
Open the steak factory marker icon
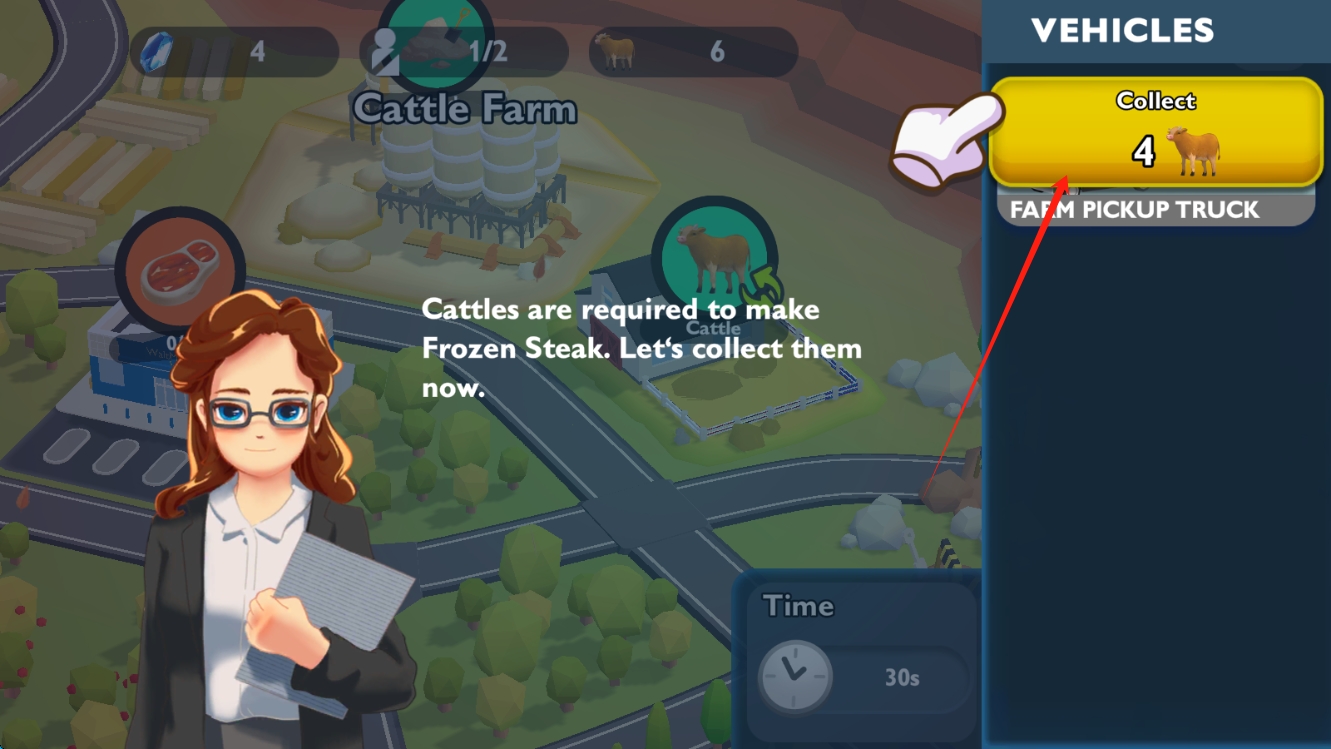click(180, 269)
